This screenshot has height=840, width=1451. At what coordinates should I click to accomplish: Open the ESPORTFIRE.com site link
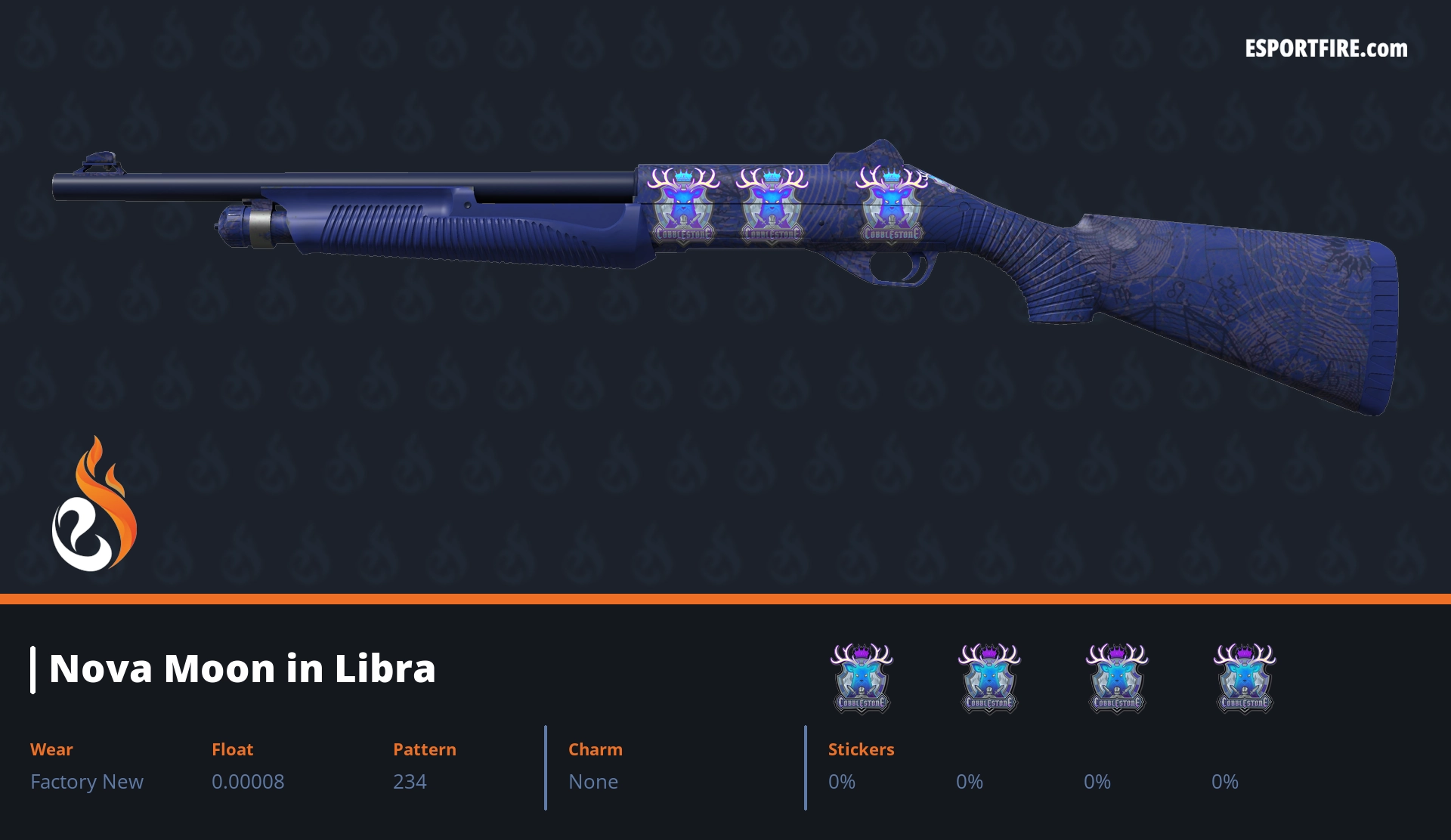click(1326, 49)
